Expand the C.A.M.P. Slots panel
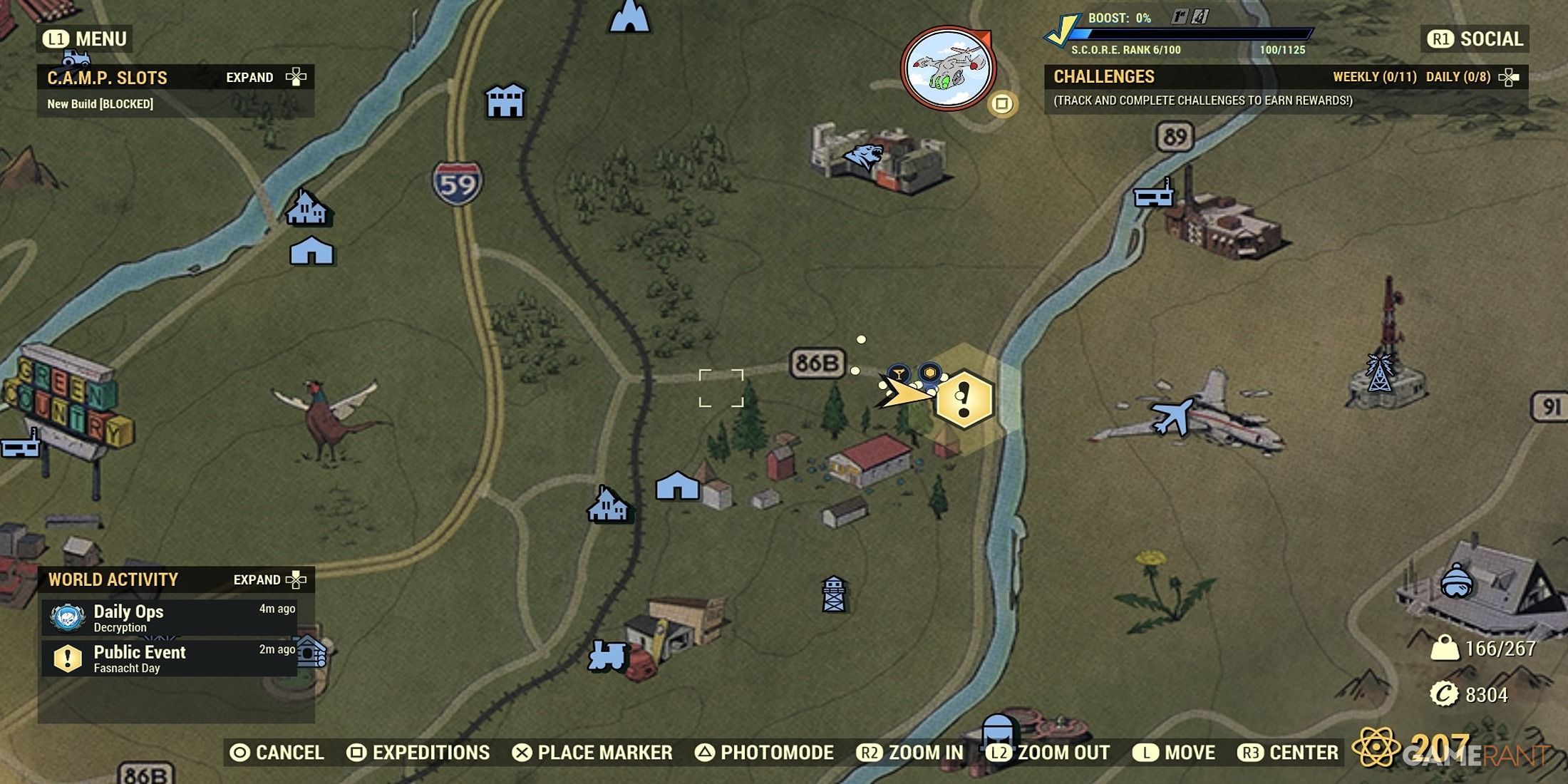This screenshot has width=1568, height=784. 265,78
